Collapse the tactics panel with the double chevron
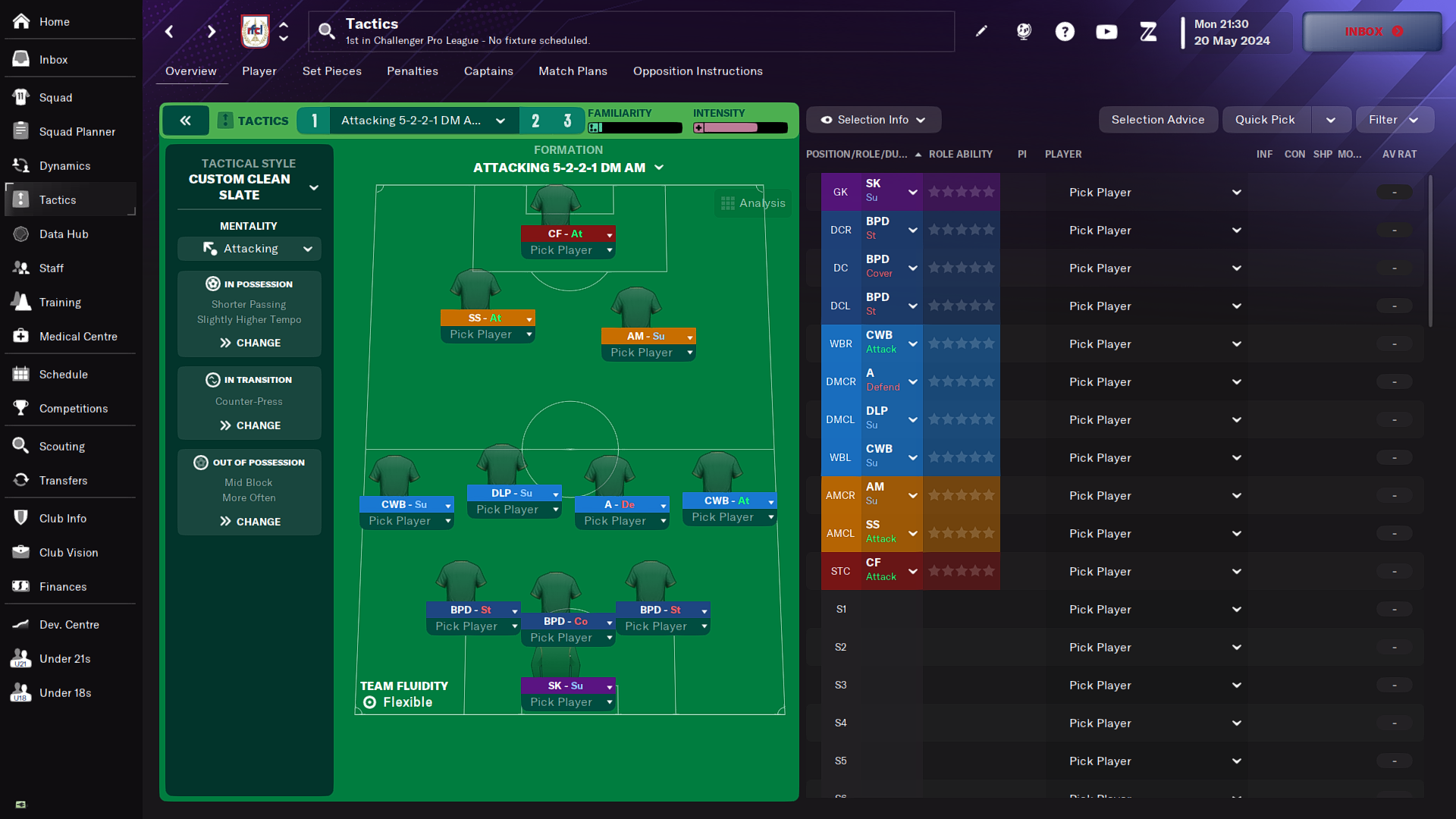This screenshot has height=819, width=1456. pyautogui.click(x=185, y=120)
